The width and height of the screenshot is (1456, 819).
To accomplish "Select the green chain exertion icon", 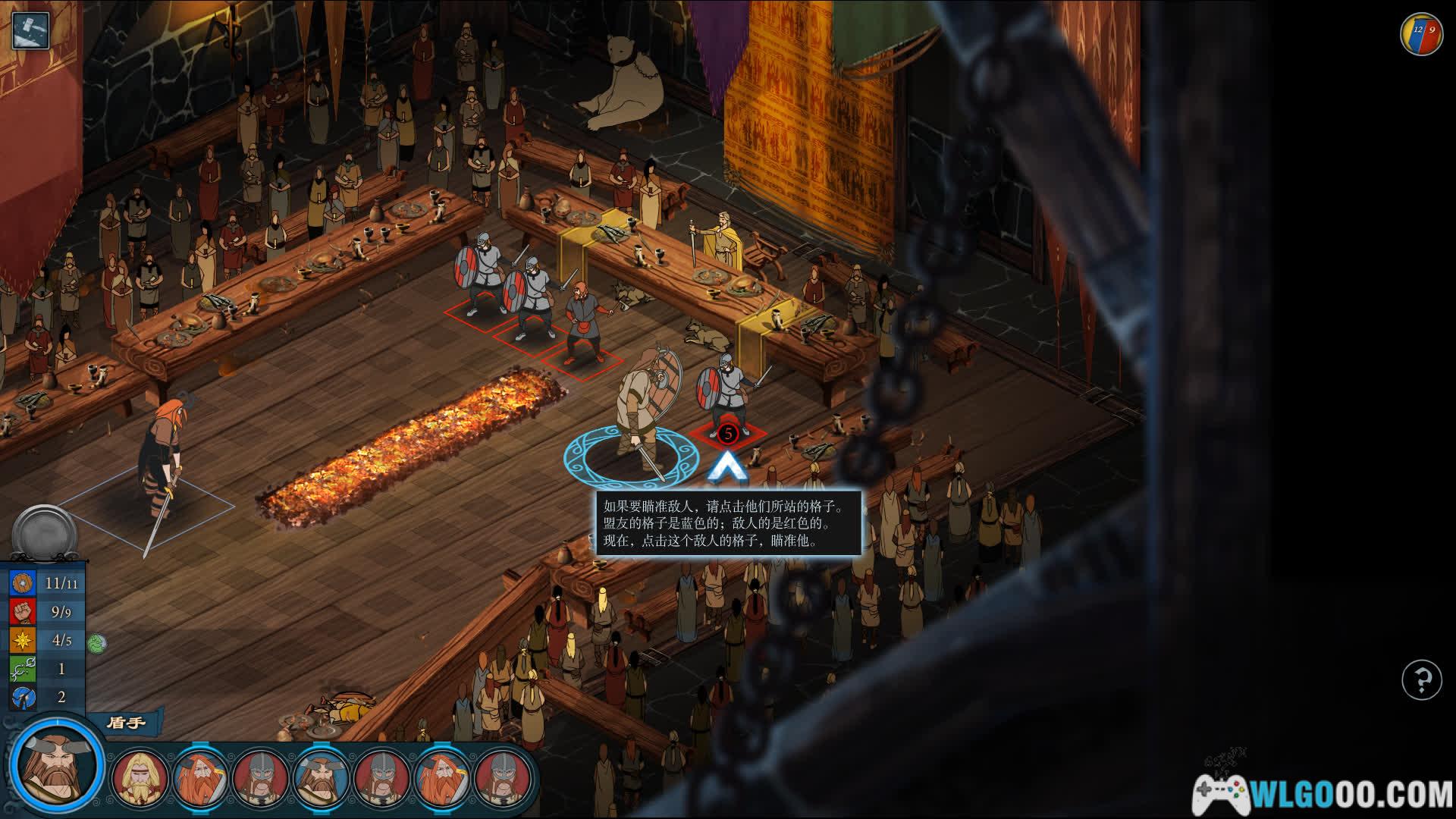I will pos(23,669).
